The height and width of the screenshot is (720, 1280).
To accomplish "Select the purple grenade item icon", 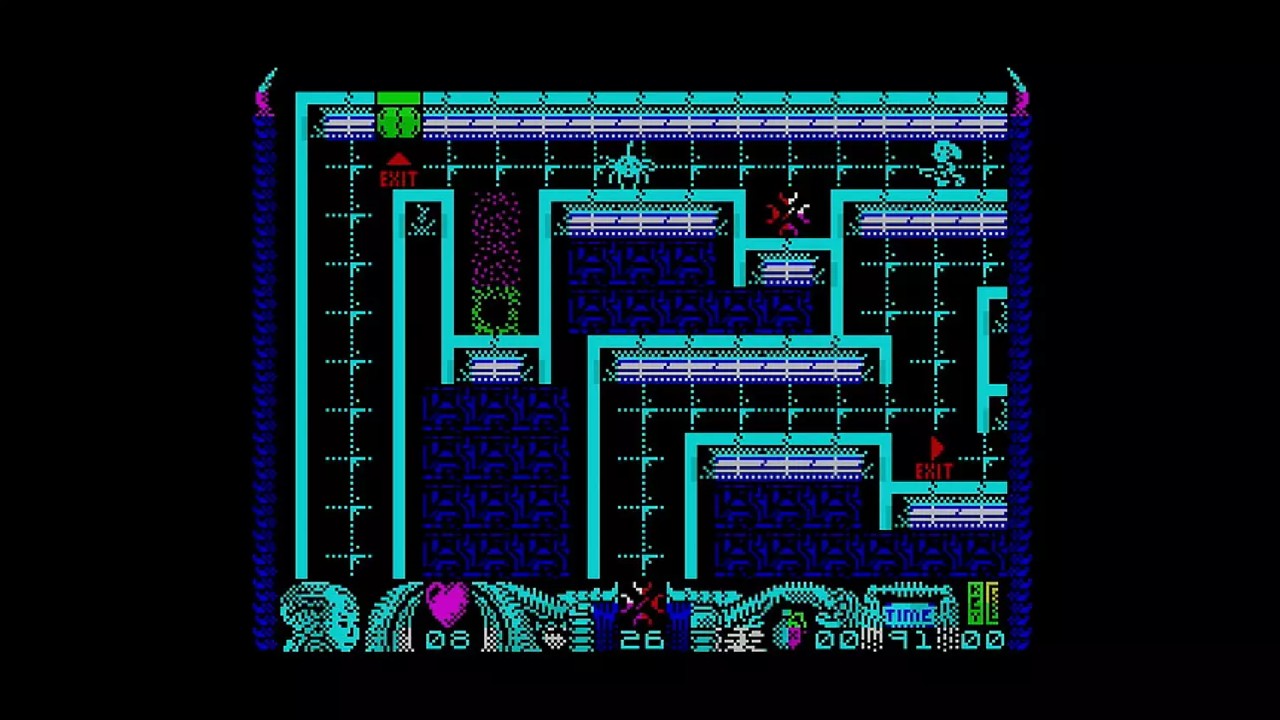I will click(x=792, y=630).
